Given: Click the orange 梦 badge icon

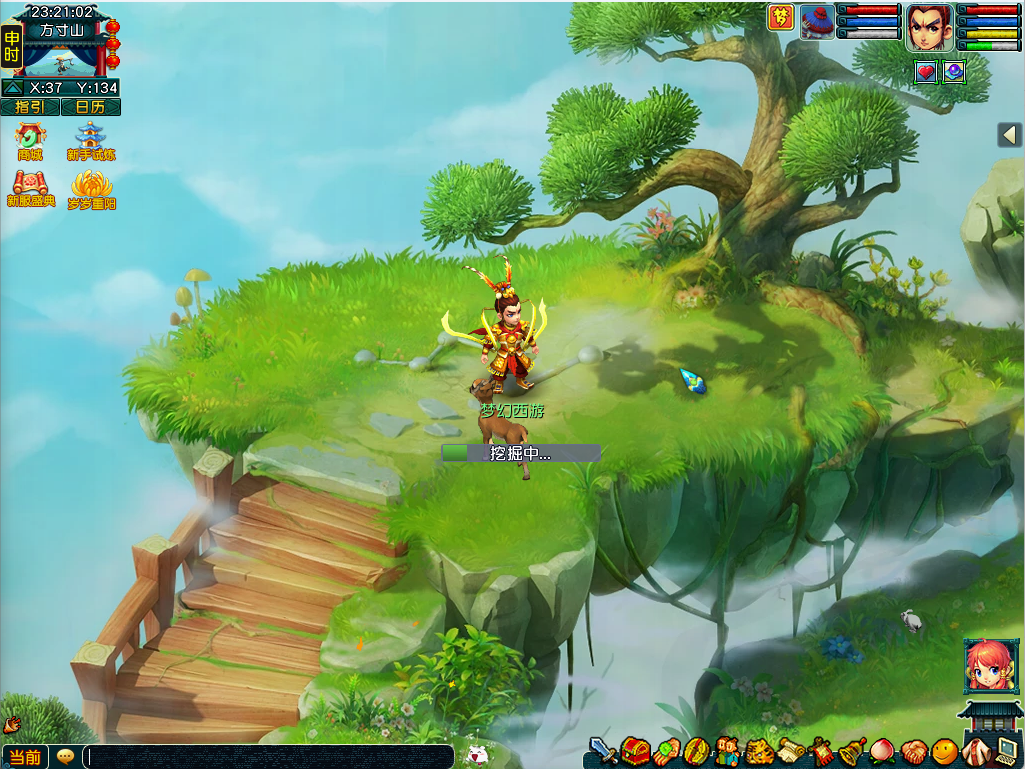Looking at the screenshot, I should [780, 17].
